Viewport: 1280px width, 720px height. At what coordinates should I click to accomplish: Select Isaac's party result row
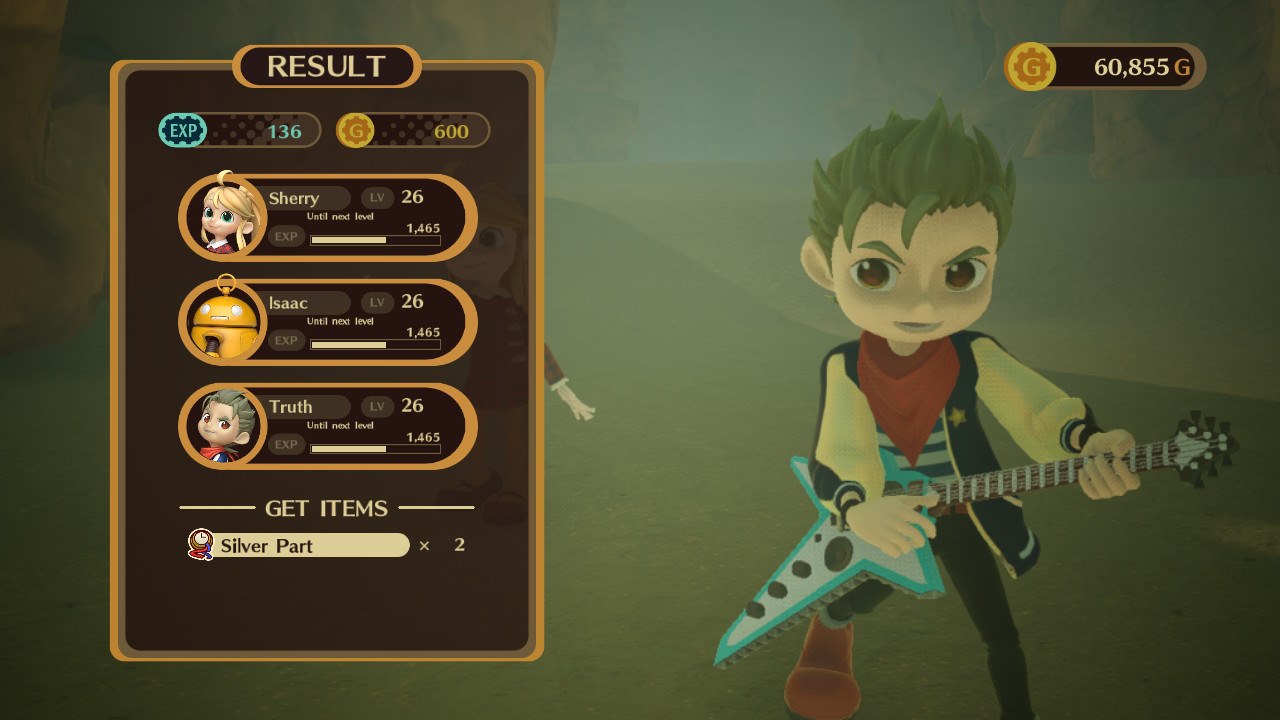click(x=328, y=322)
